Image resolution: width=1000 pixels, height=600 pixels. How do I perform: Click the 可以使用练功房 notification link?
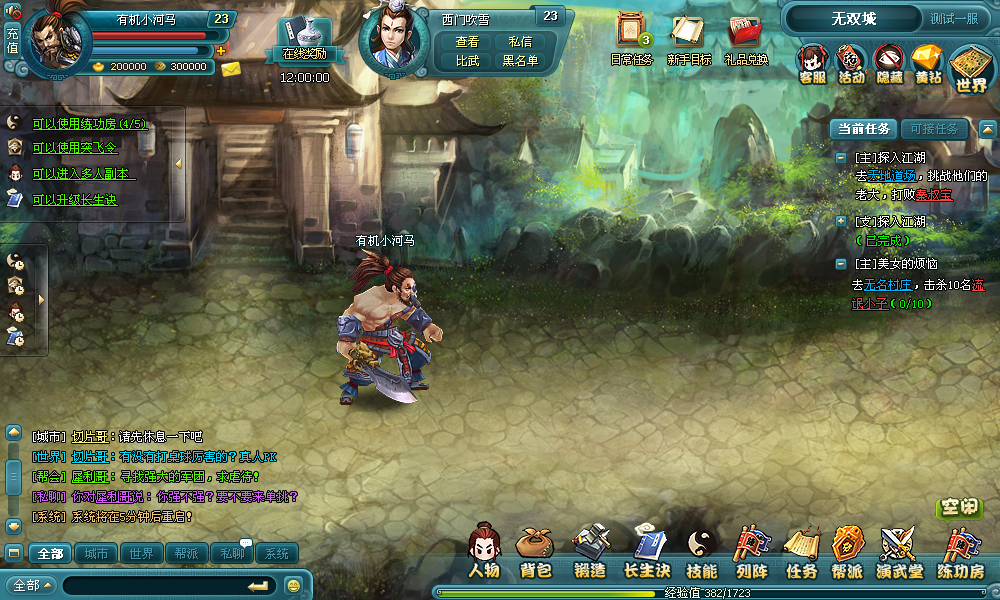[x=89, y=124]
